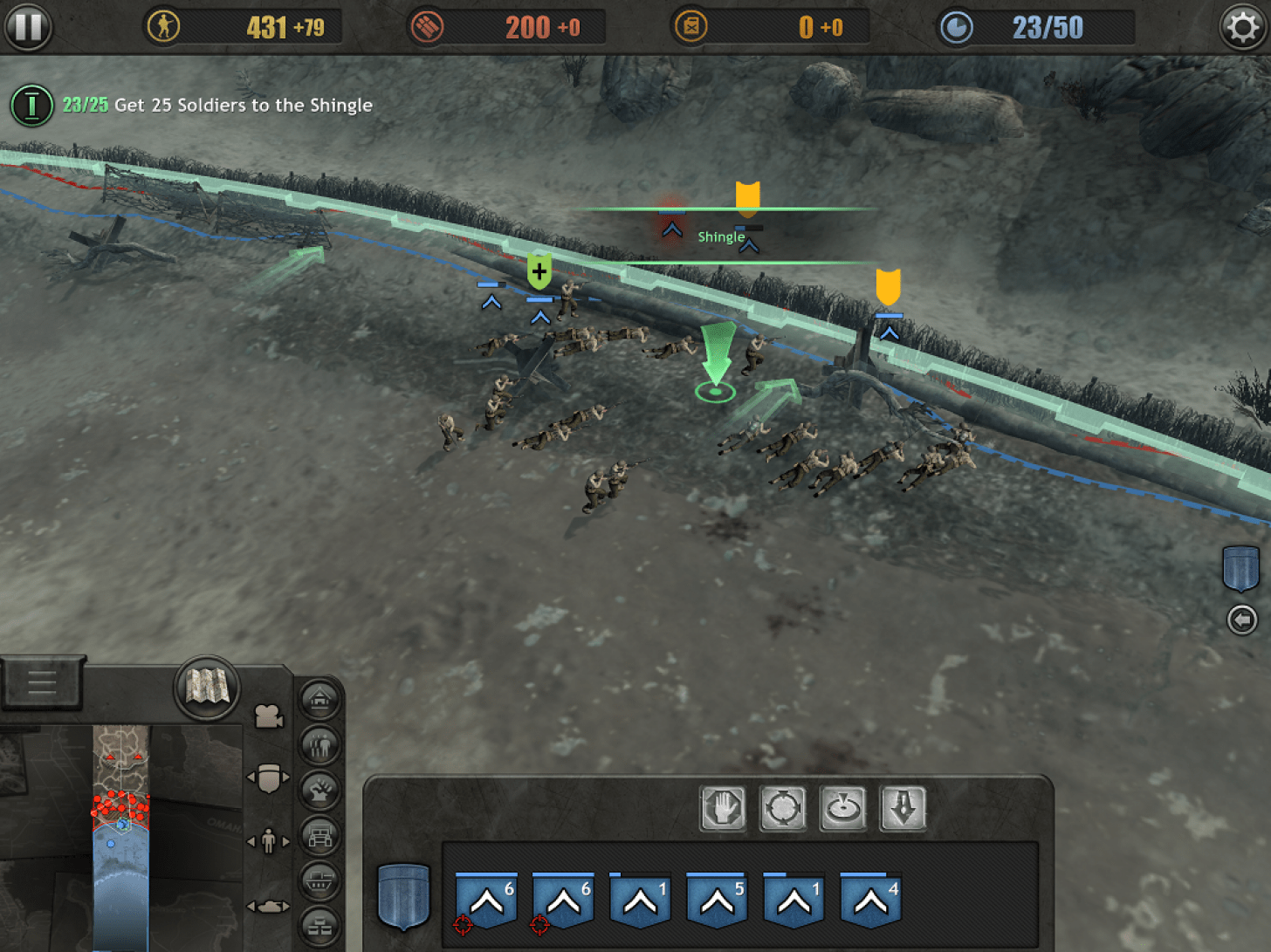Click the round left-arrow button at right edge
Viewport: 1271px width, 952px height.
point(1242,620)
